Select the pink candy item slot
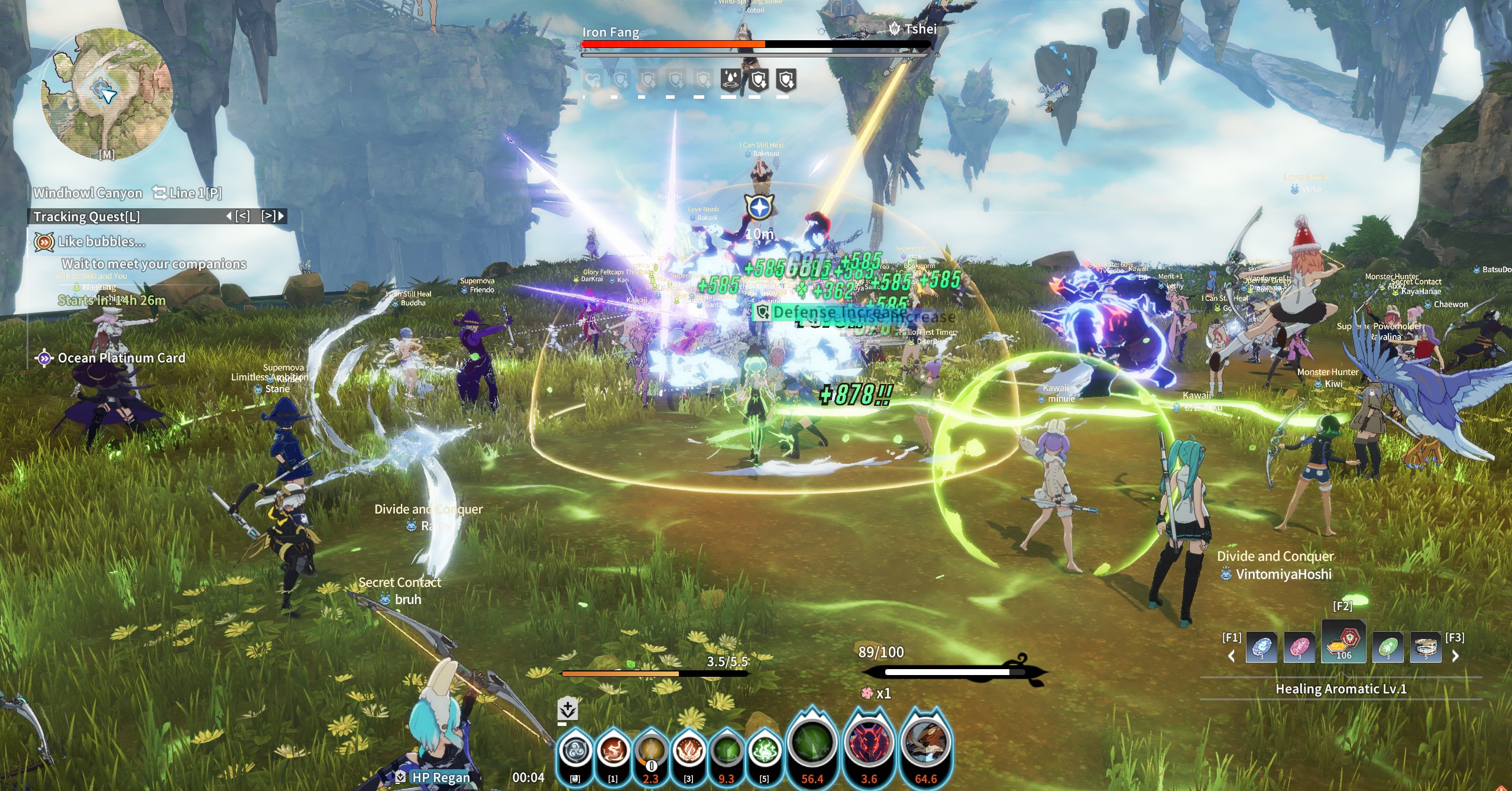The width and height of the screenshot is (1512, 791). (x=1299, y=648)
